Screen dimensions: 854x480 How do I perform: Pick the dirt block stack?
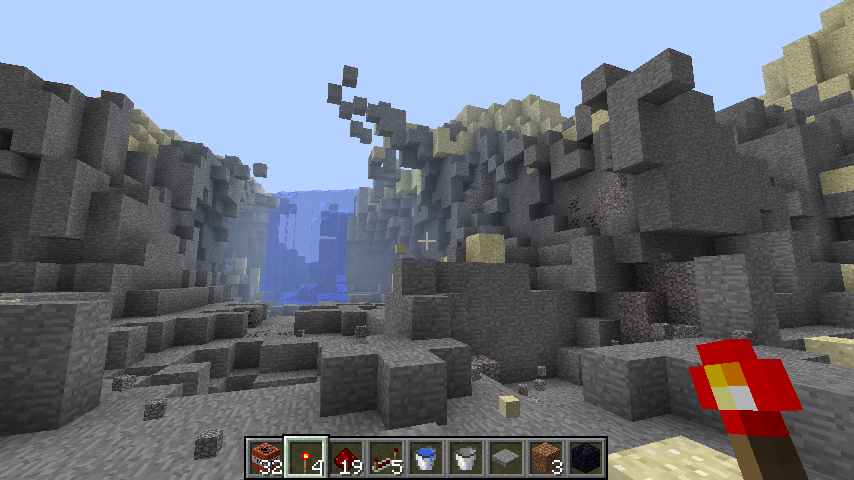click(x=546, y=457)
